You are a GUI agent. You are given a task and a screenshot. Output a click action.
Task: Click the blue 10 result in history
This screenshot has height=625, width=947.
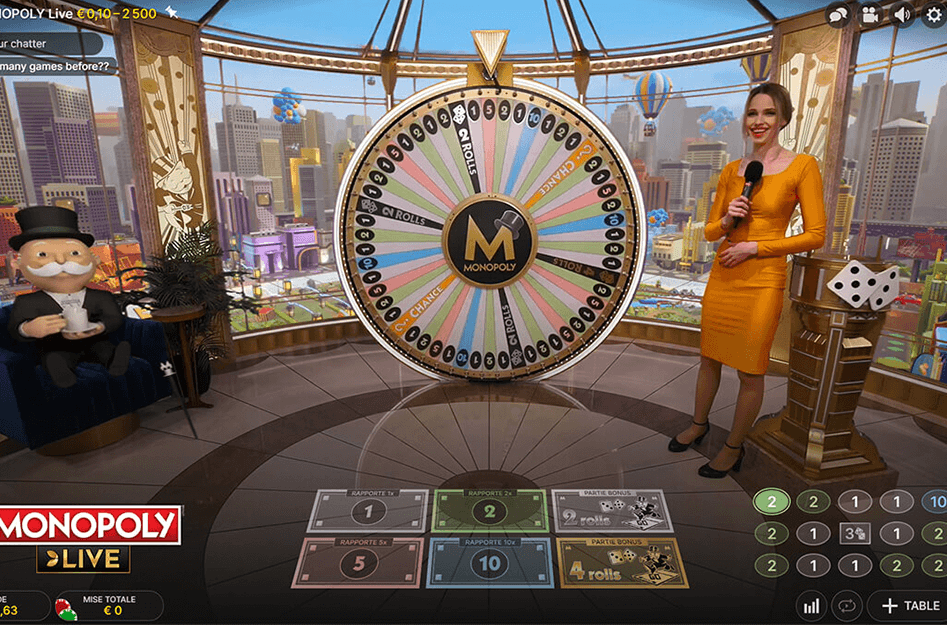937,502
